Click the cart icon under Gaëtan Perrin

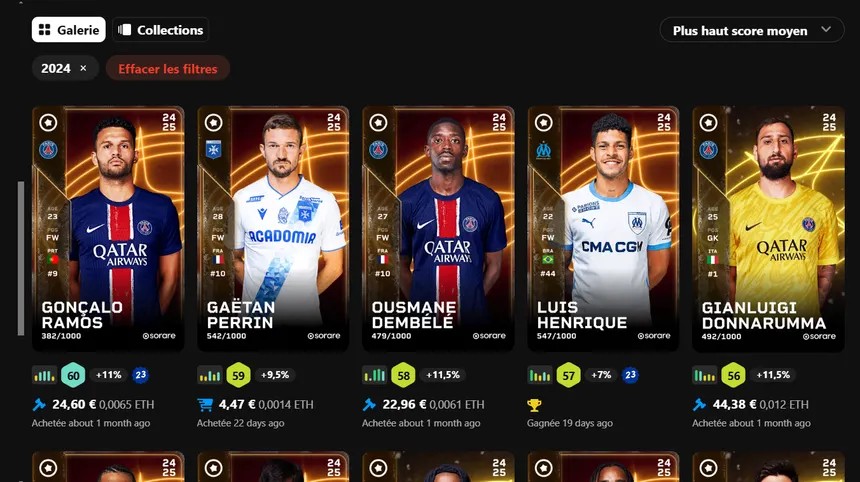205,405
